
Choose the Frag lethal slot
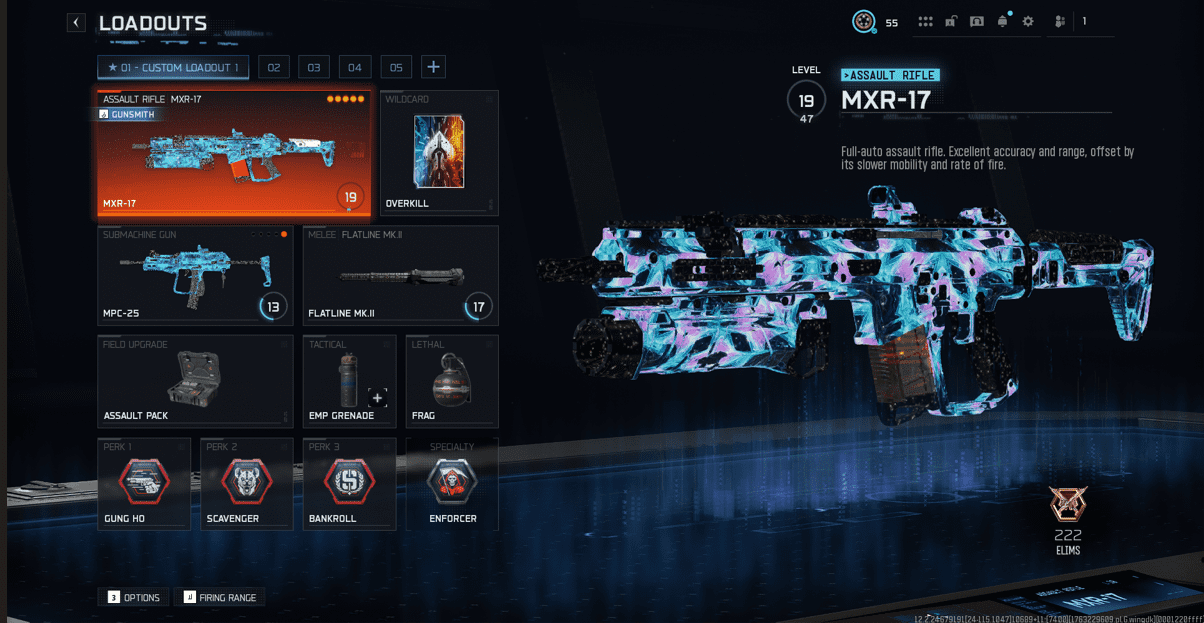point(452,381)
